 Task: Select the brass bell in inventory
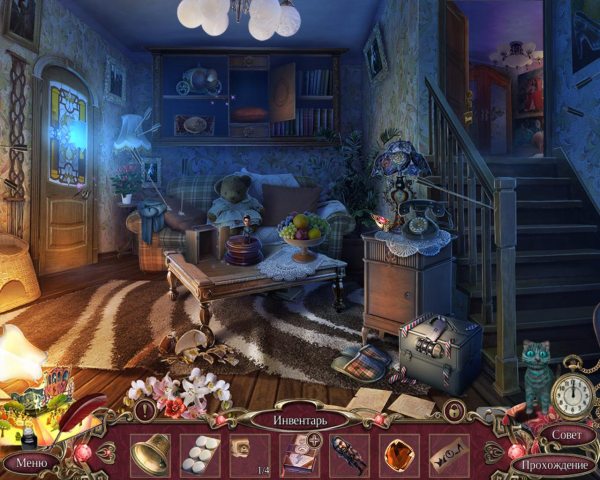(x=150, y=454)
